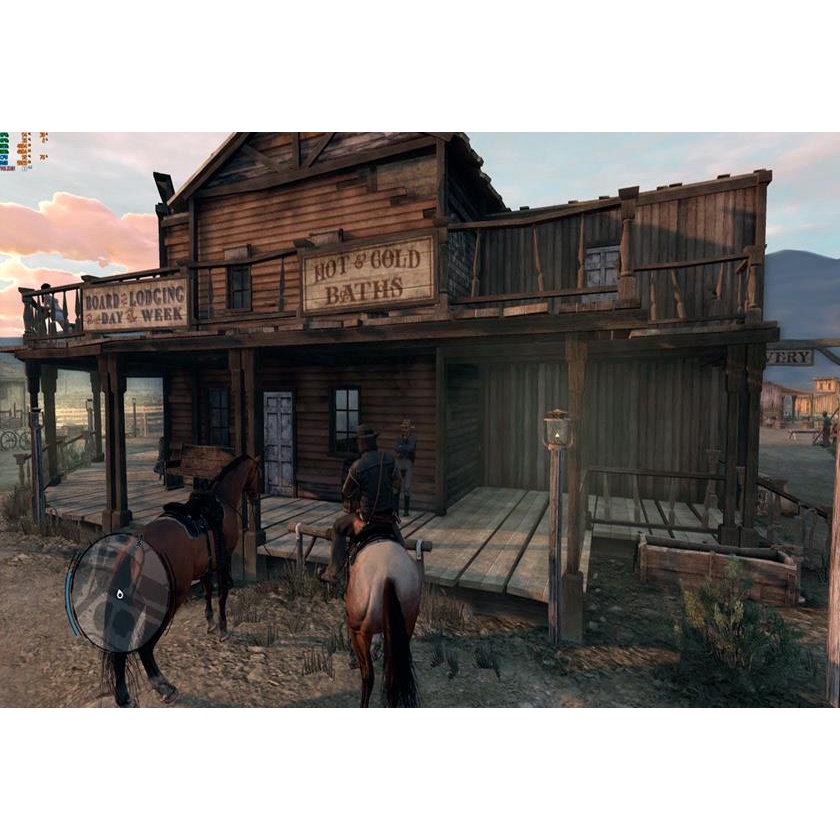Click the circular minimap radar
The width and height of the screenshot is (840, 840).
119,592
